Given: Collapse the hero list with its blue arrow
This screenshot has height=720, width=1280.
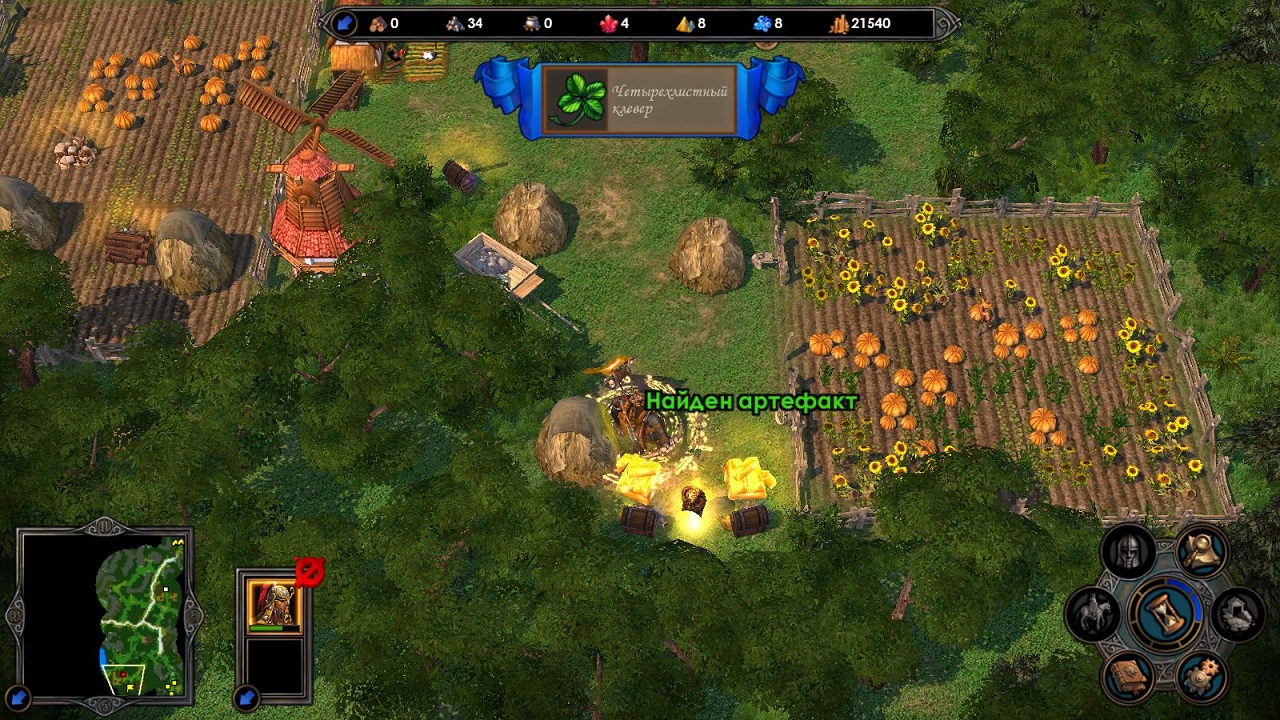Looking at the screenshot, I should click(x=247, y=697).
